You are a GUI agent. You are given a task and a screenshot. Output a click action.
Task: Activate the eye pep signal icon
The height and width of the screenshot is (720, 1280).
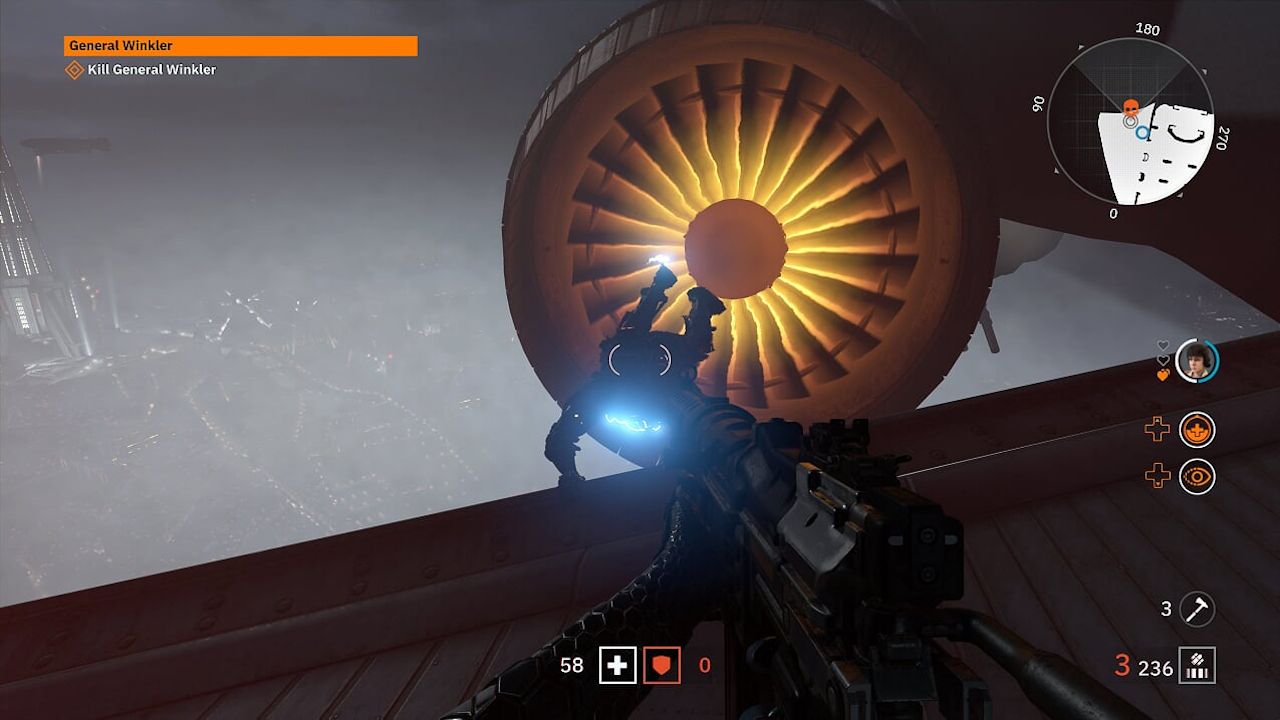click(x=1197, y=476)
